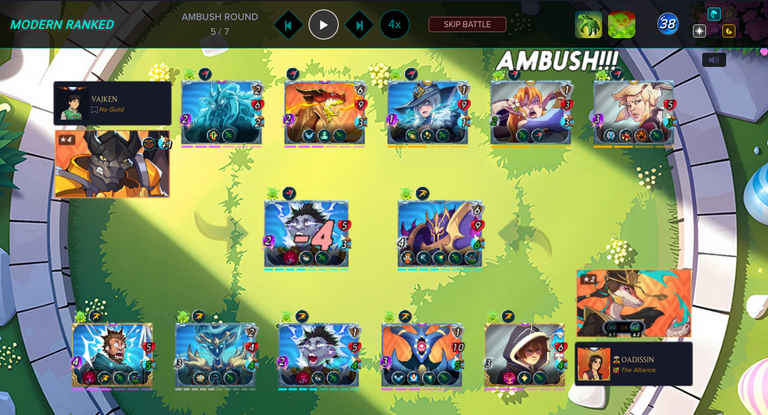The image size is (768, 415).
Task: Inspect the green claw ruleset icon
Action: tap(589, 24)
